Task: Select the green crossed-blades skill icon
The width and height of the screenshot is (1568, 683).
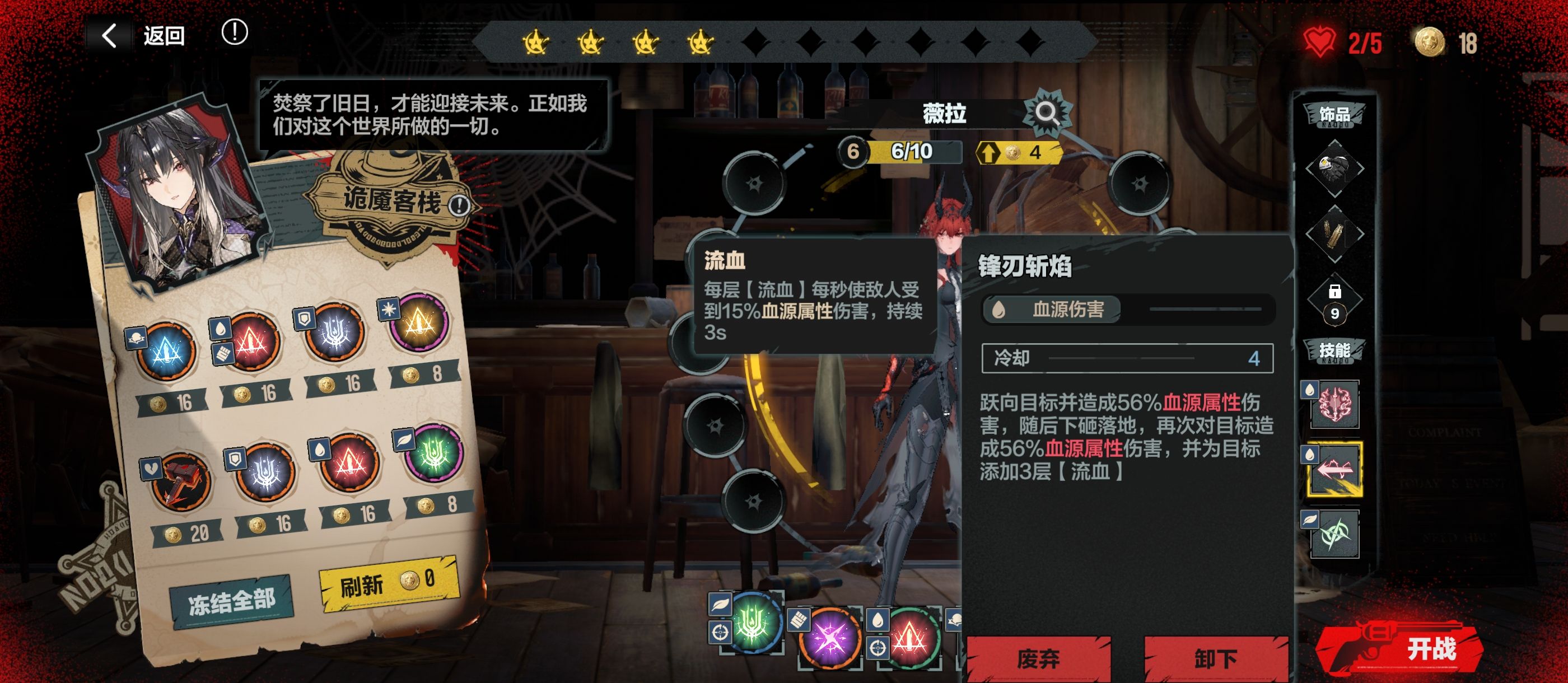Action: point(1335,535)
